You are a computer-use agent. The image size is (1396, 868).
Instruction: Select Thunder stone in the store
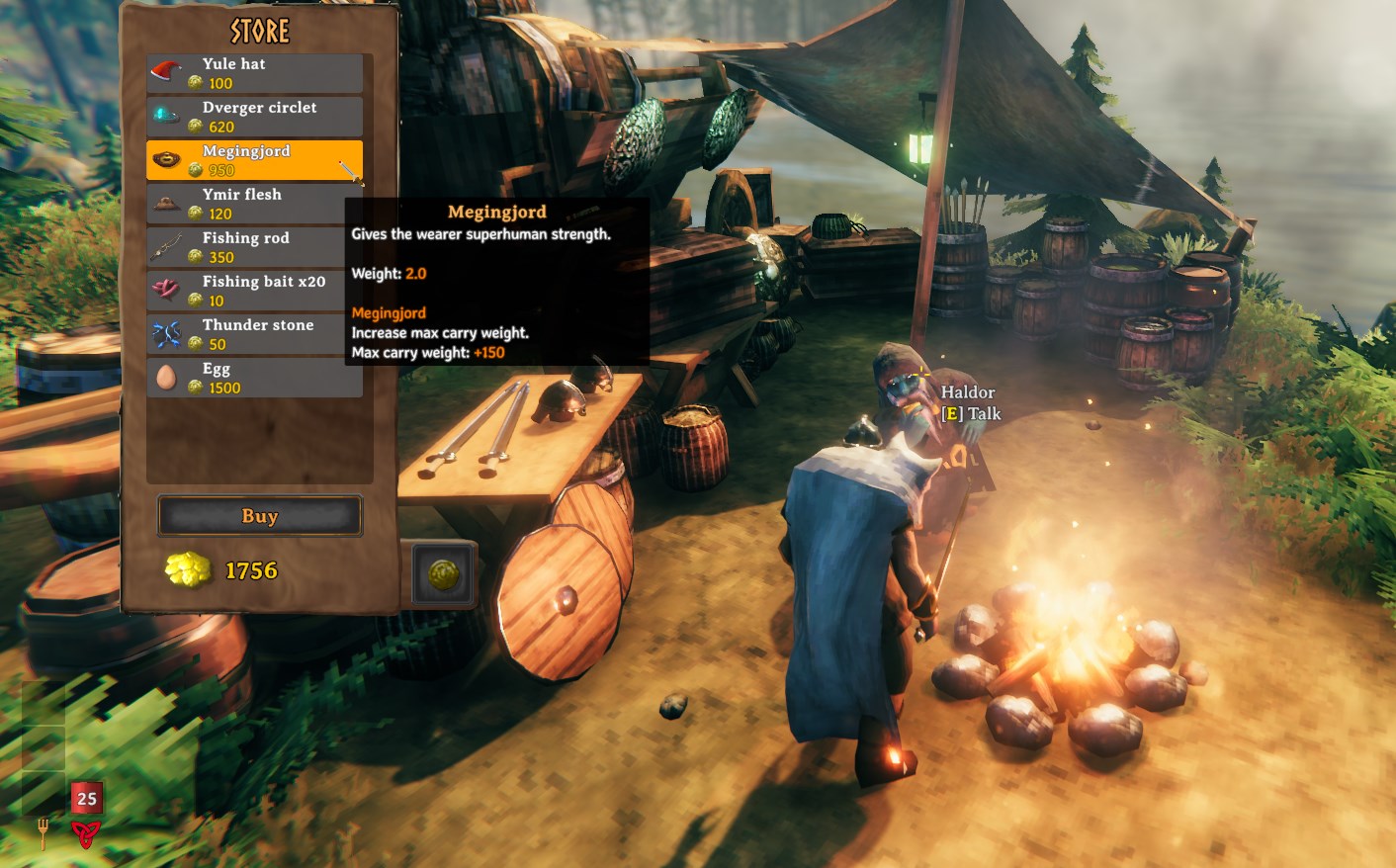click(x=255, y=334)
